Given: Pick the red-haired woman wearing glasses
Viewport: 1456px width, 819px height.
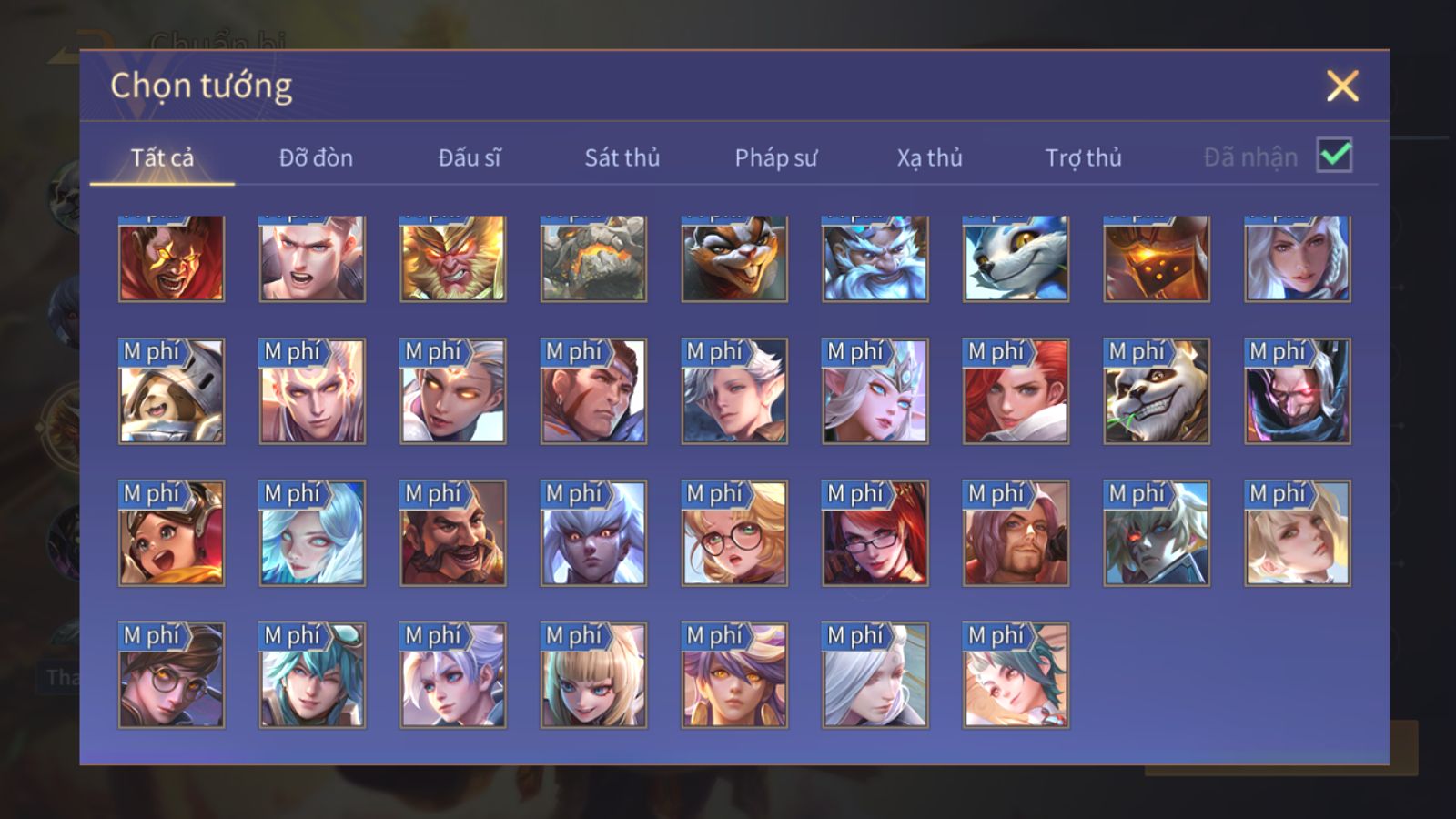Looking at the screenshot, I should coord(875,533).
